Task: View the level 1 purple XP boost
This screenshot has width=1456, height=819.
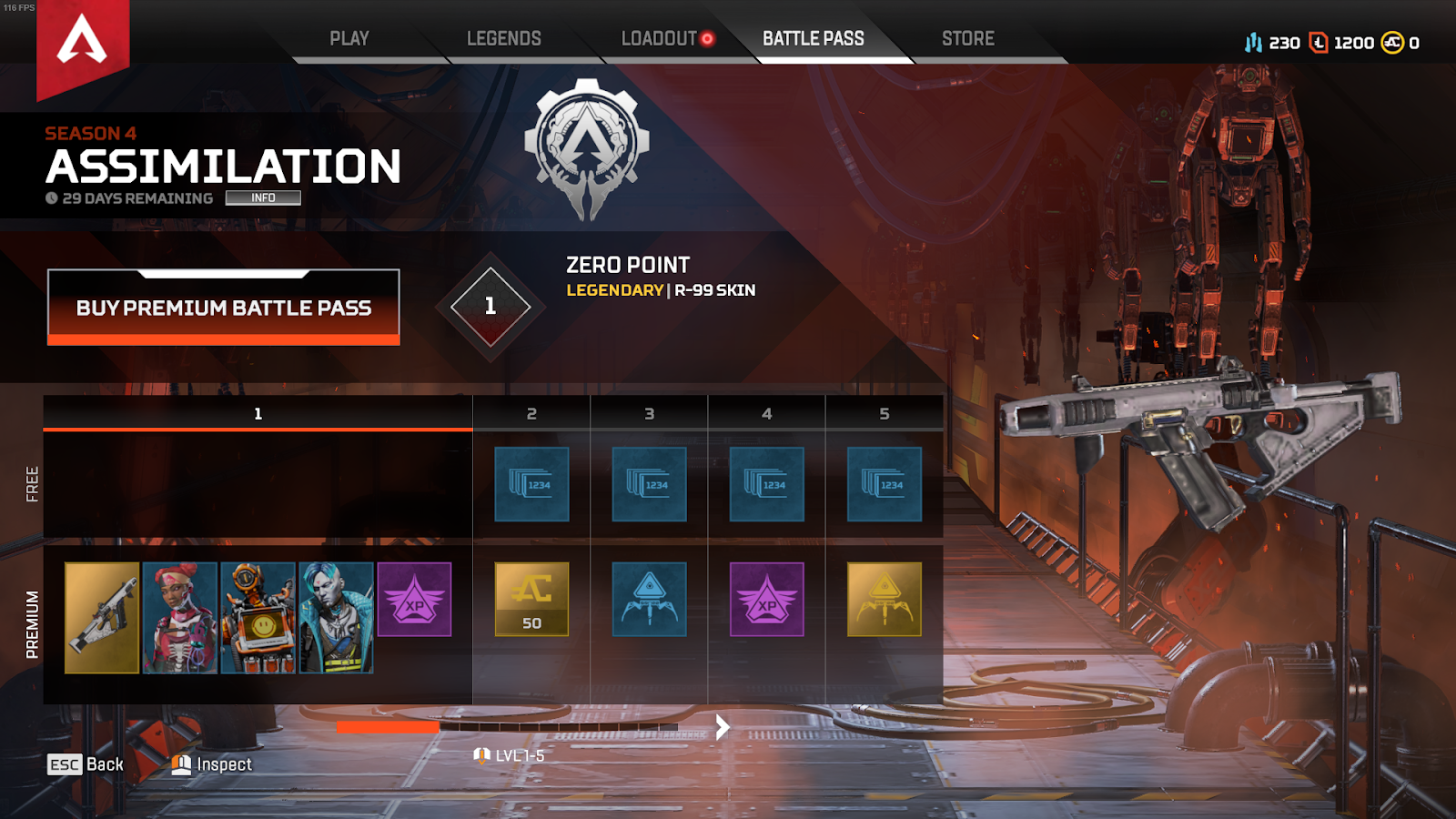Action: pyautogui.click(x=414, y=599)
